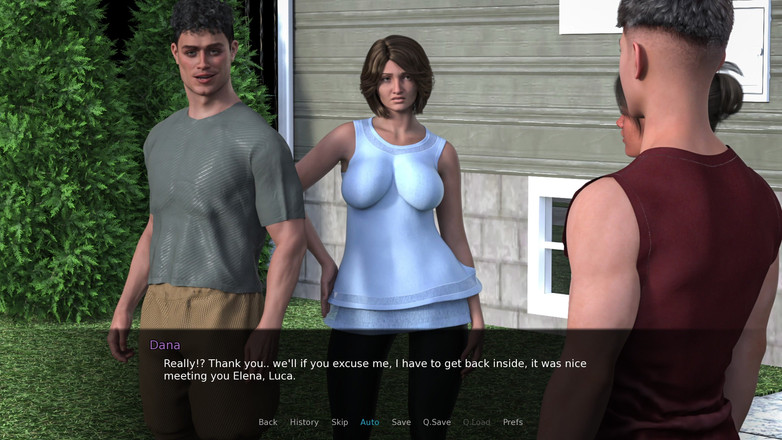Go back one line with Back

point(268,422)
